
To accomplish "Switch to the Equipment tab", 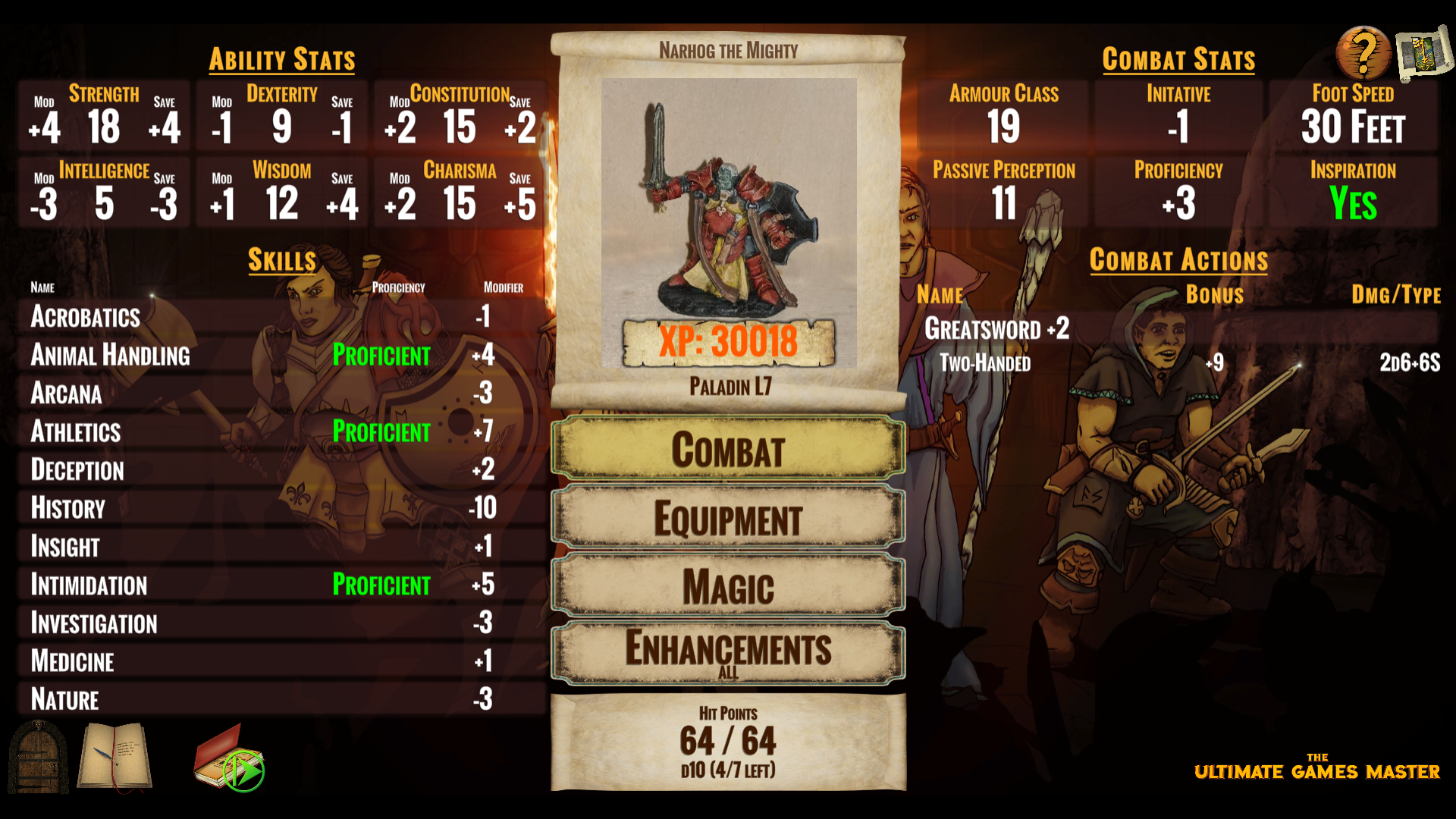I will [x=728, y=519].
